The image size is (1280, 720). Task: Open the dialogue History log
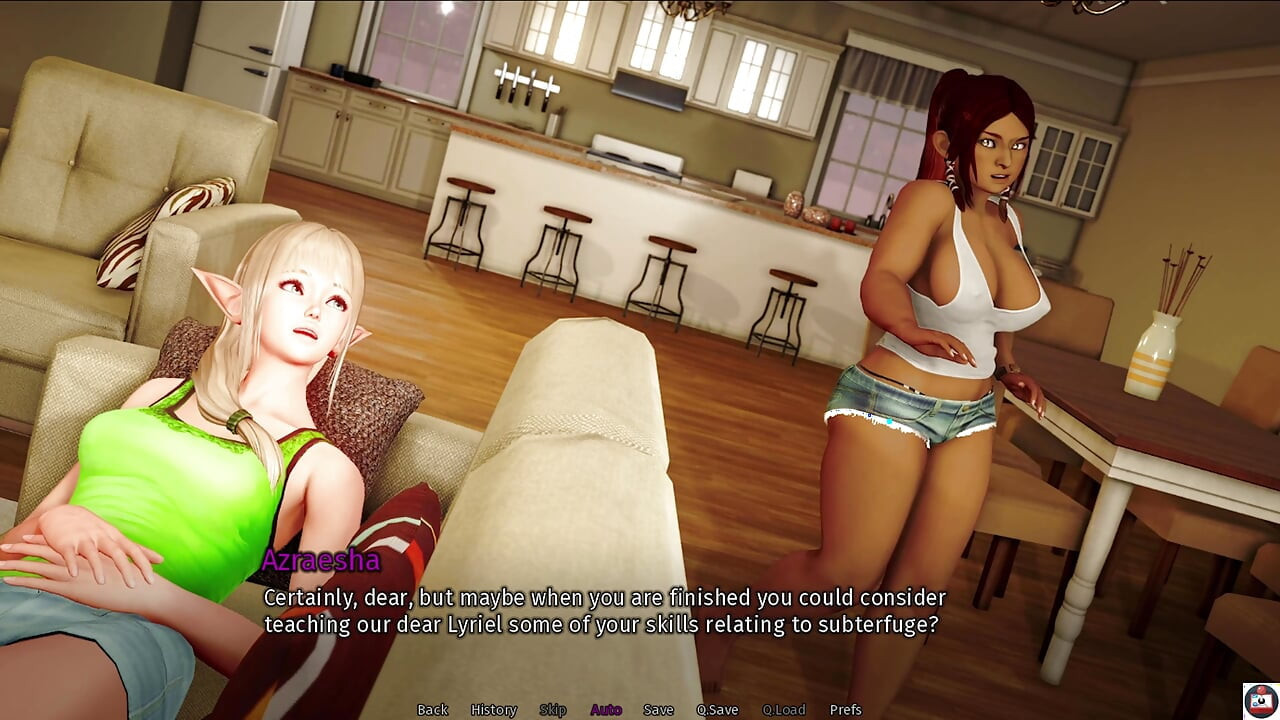(x=493, y=710)
